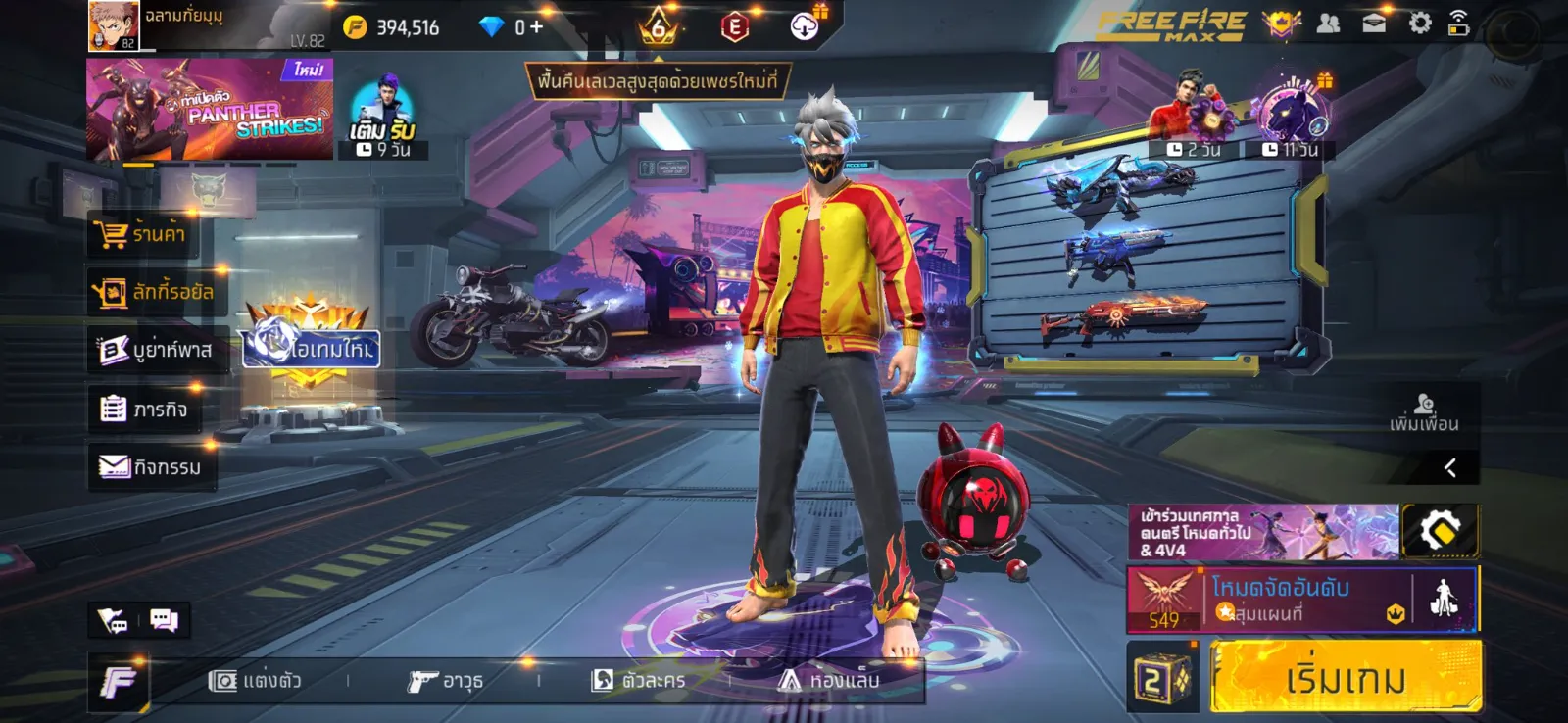This screenshot has height=723, width=1568.
Task: Open the friends list icon
Action: pos(1328,24)
